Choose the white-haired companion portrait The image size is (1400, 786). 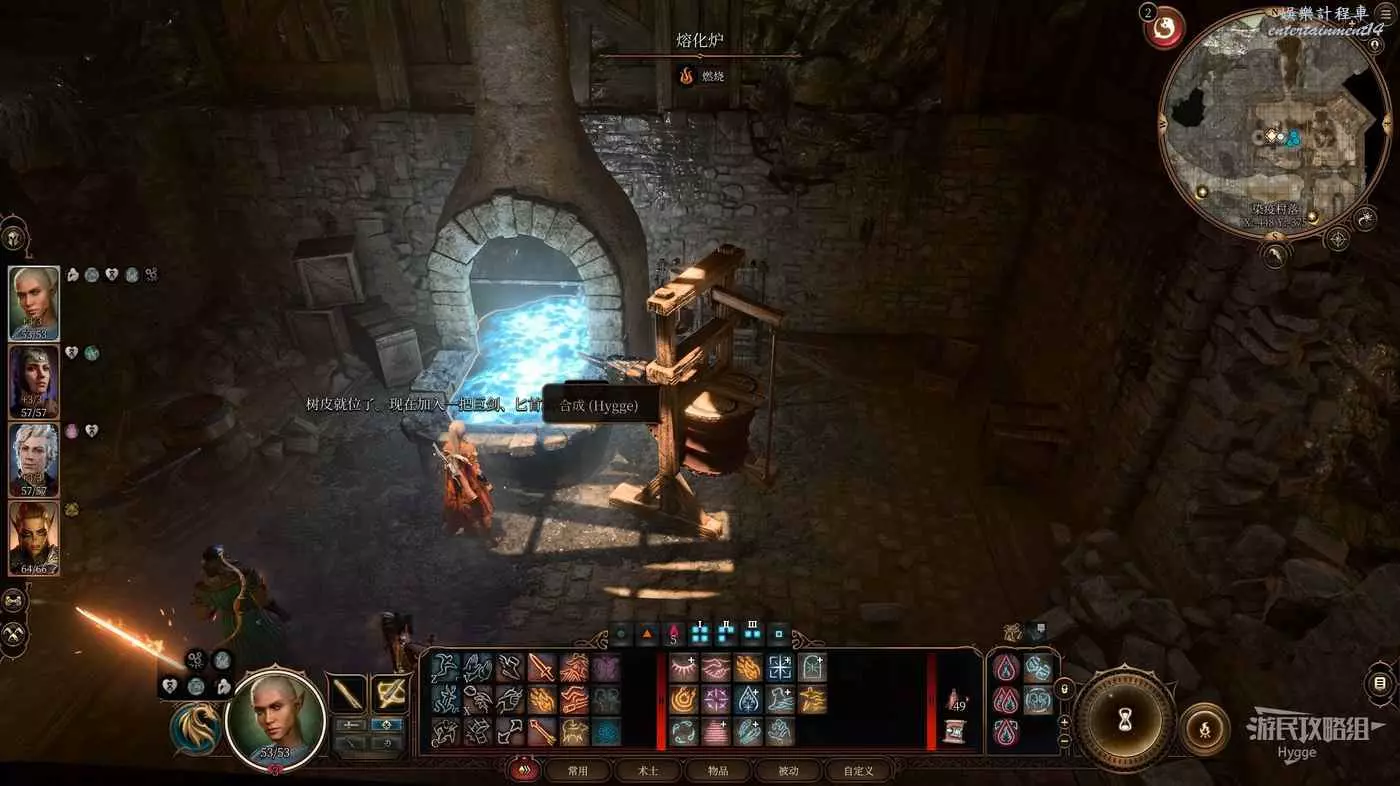34,461
